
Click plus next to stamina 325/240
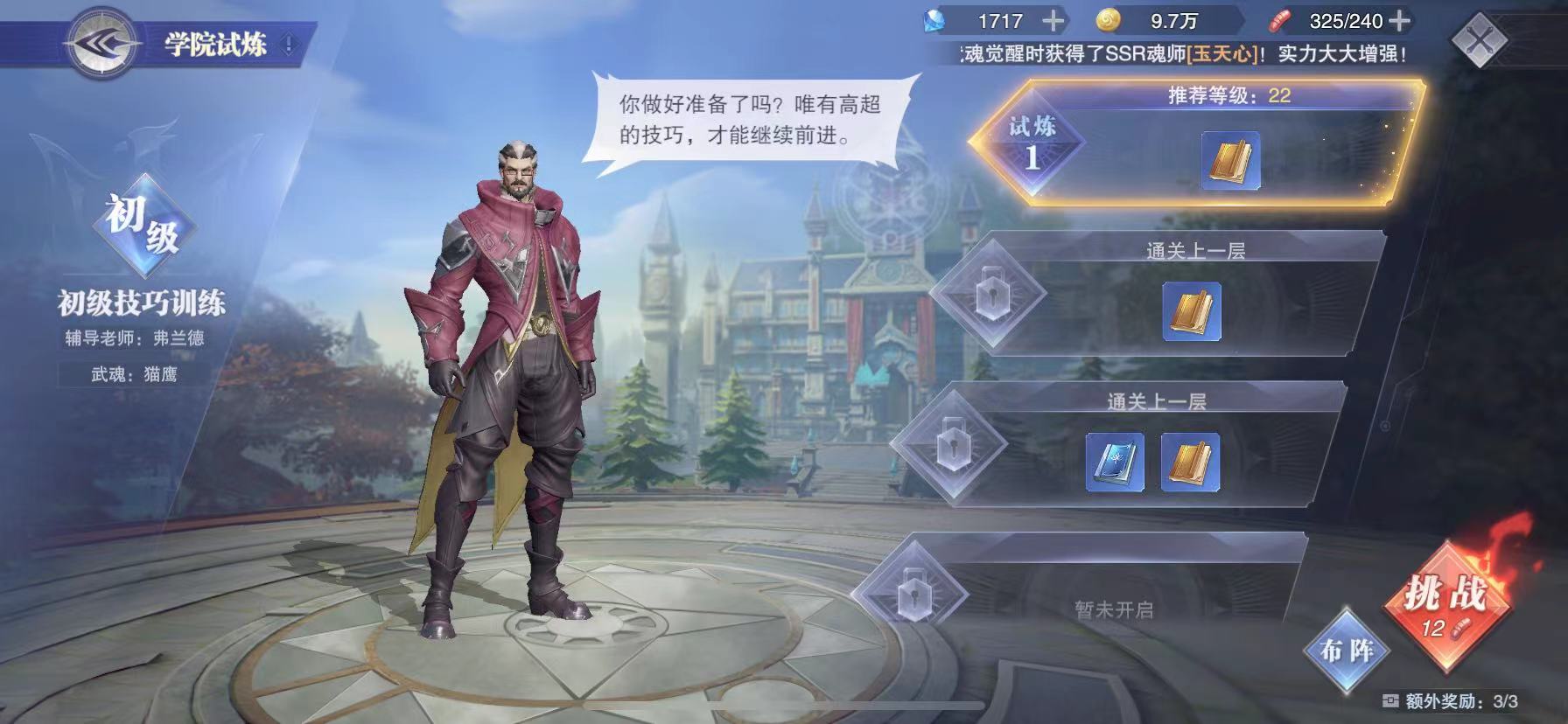(x=1401, y=19)
